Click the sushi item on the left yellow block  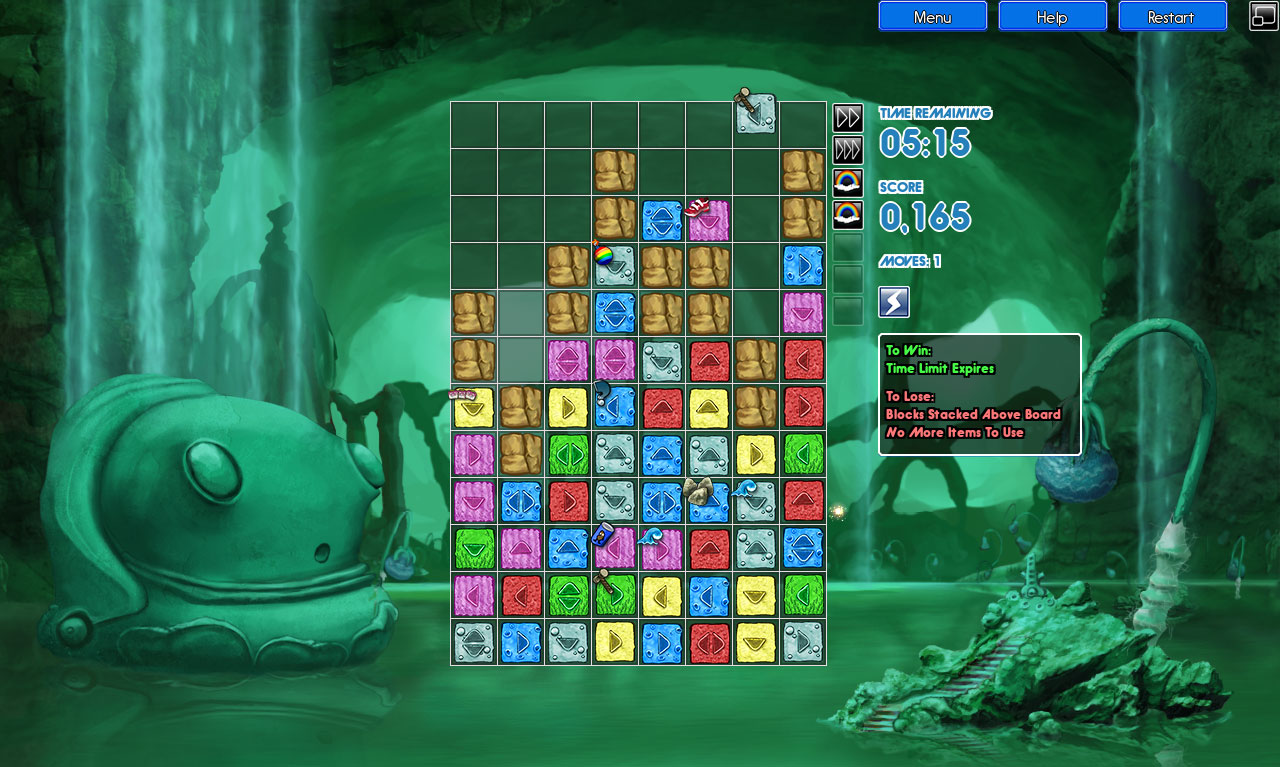click(x=461, y=394)
